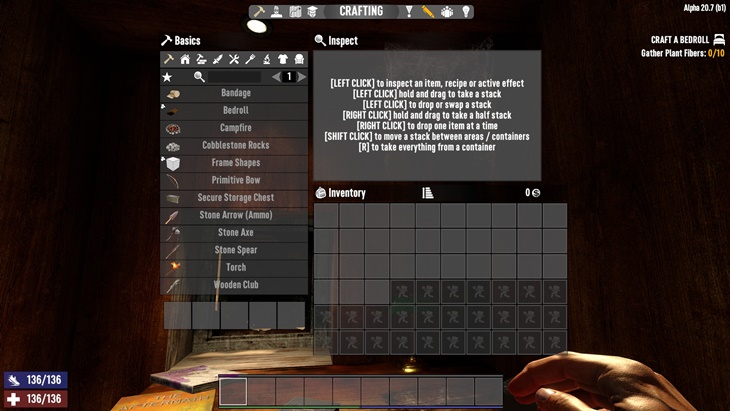Select the Bandage recipe
Viewport: 730px width, 411px height.
coord(235,93)
